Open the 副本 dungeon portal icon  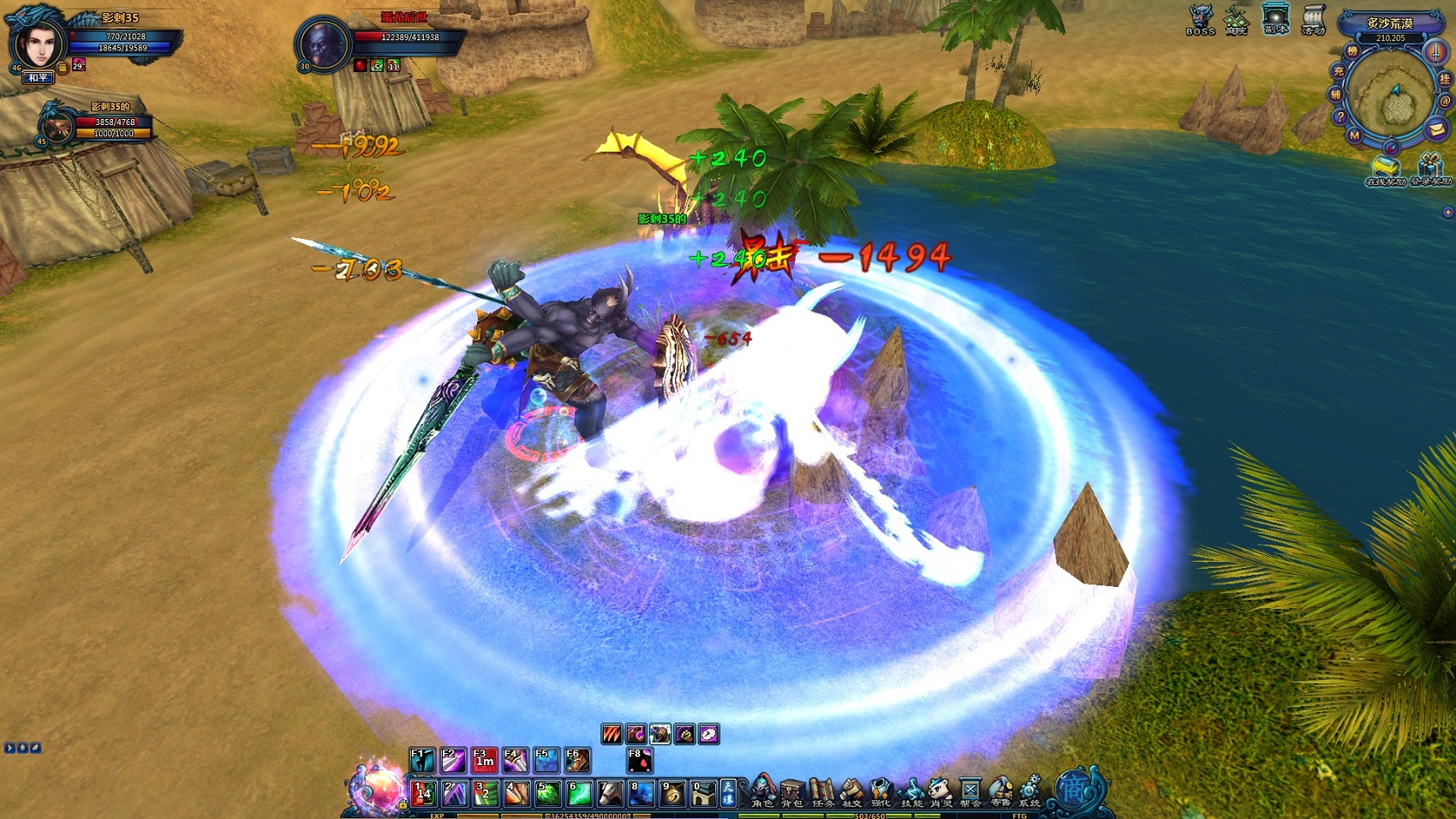point(1275,19)
